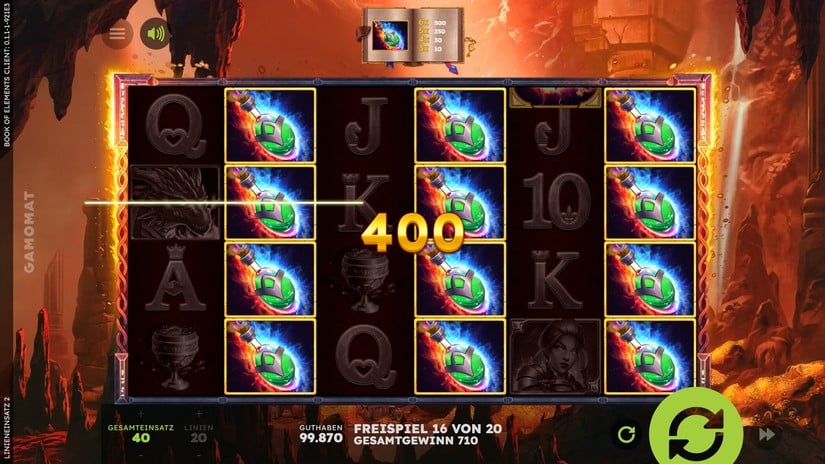The image size is (825, 464).
Task: Activate the small autoplay circular arrow
Action: pyautogui.click(x=627, y=434)
